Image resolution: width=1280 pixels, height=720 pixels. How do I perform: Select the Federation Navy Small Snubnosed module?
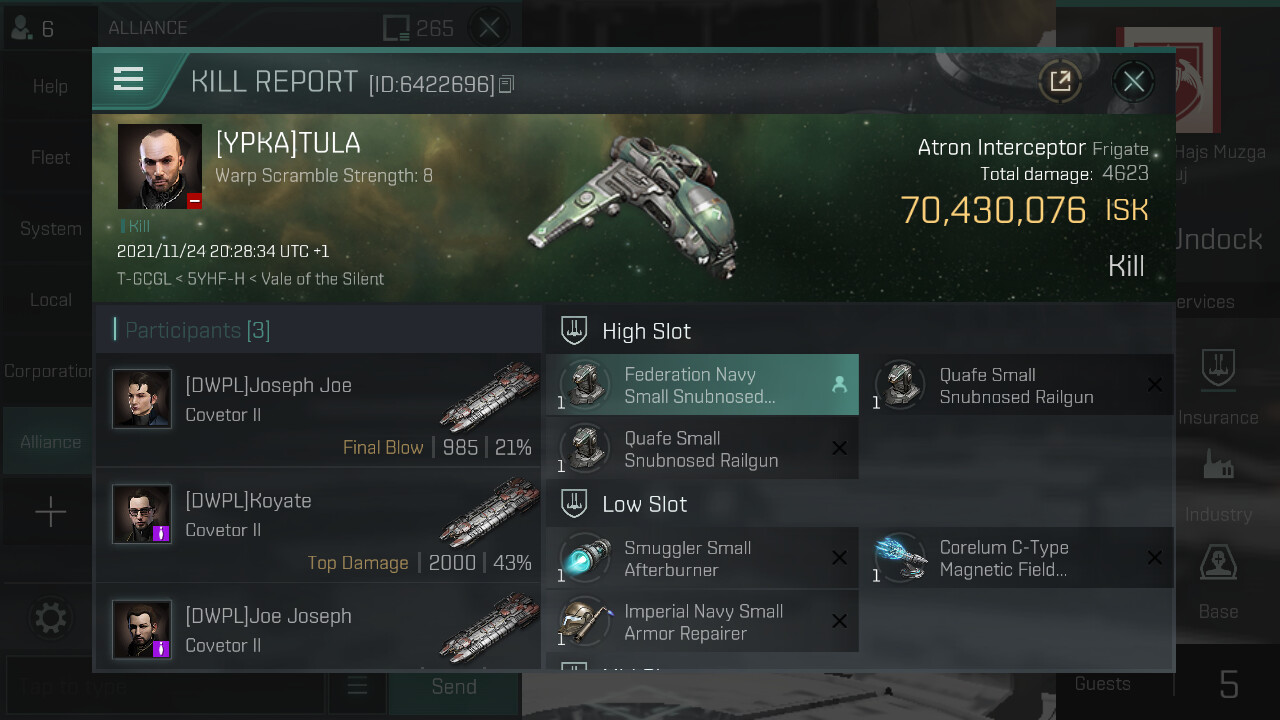coord(701,385)
